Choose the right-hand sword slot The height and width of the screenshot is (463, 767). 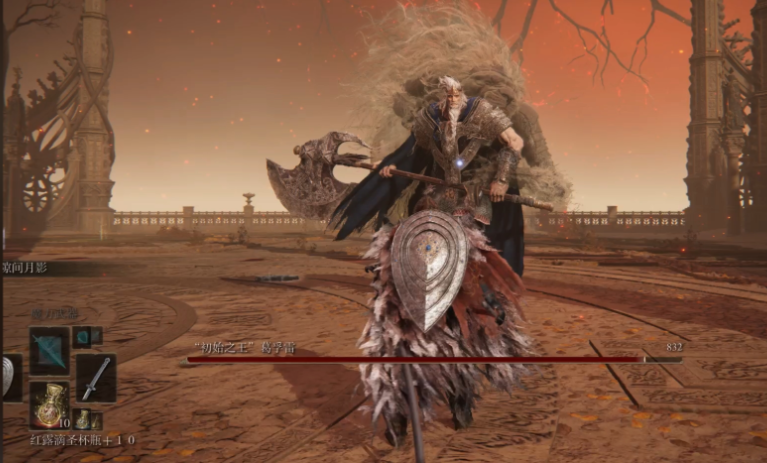click(96, 377)
